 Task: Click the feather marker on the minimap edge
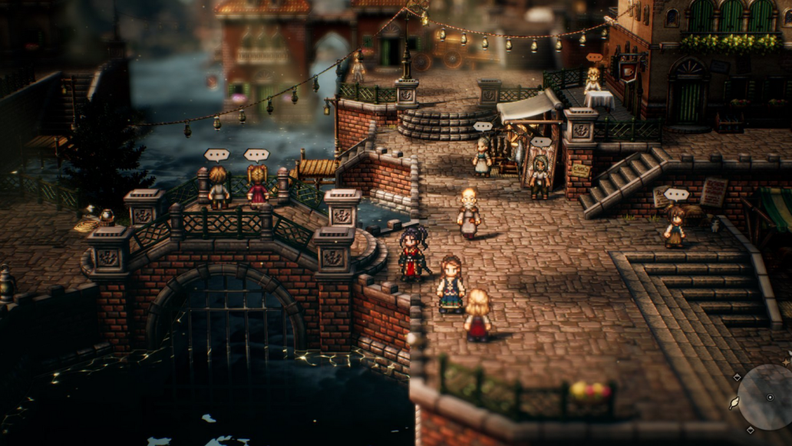(x=734, y=402)
